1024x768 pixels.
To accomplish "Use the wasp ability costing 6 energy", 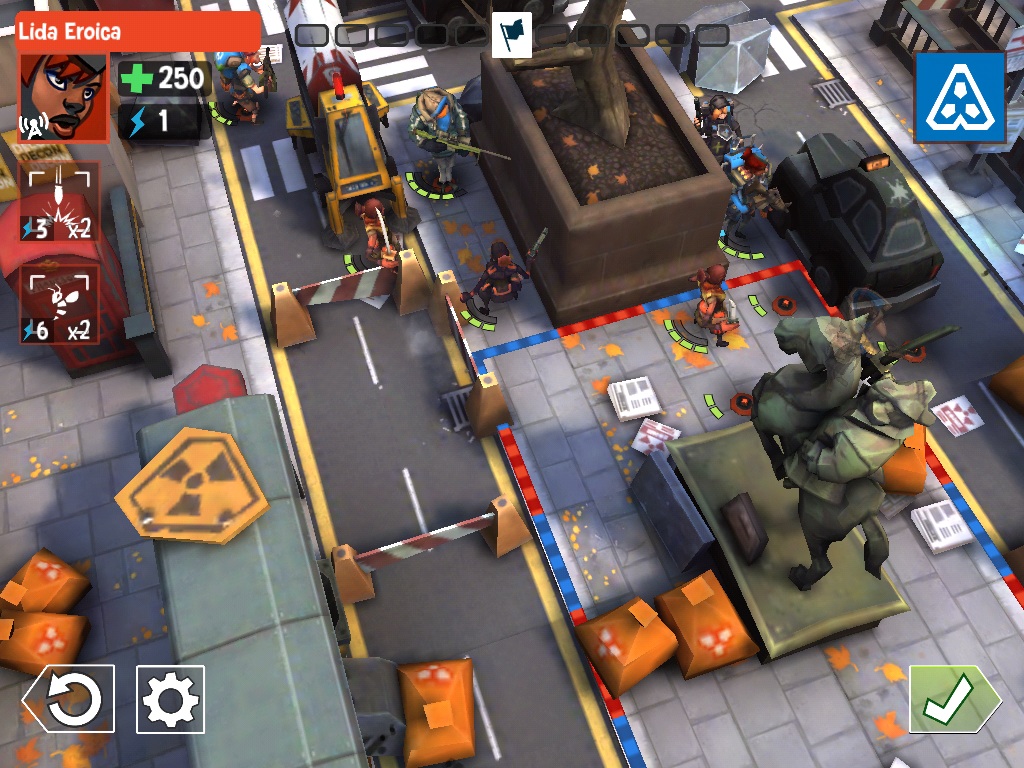I will point(59,305).
